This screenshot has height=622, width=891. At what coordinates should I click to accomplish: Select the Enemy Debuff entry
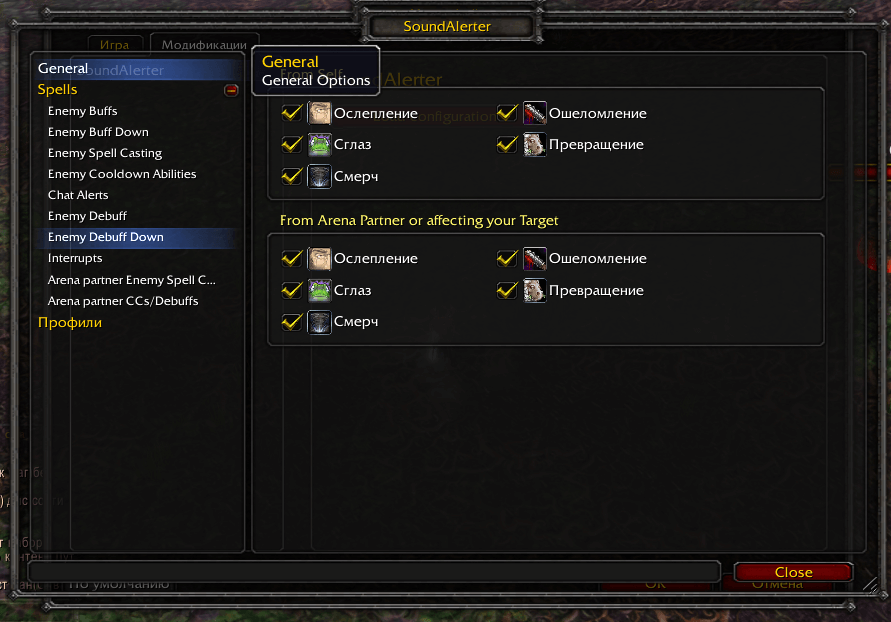point(87,216)
